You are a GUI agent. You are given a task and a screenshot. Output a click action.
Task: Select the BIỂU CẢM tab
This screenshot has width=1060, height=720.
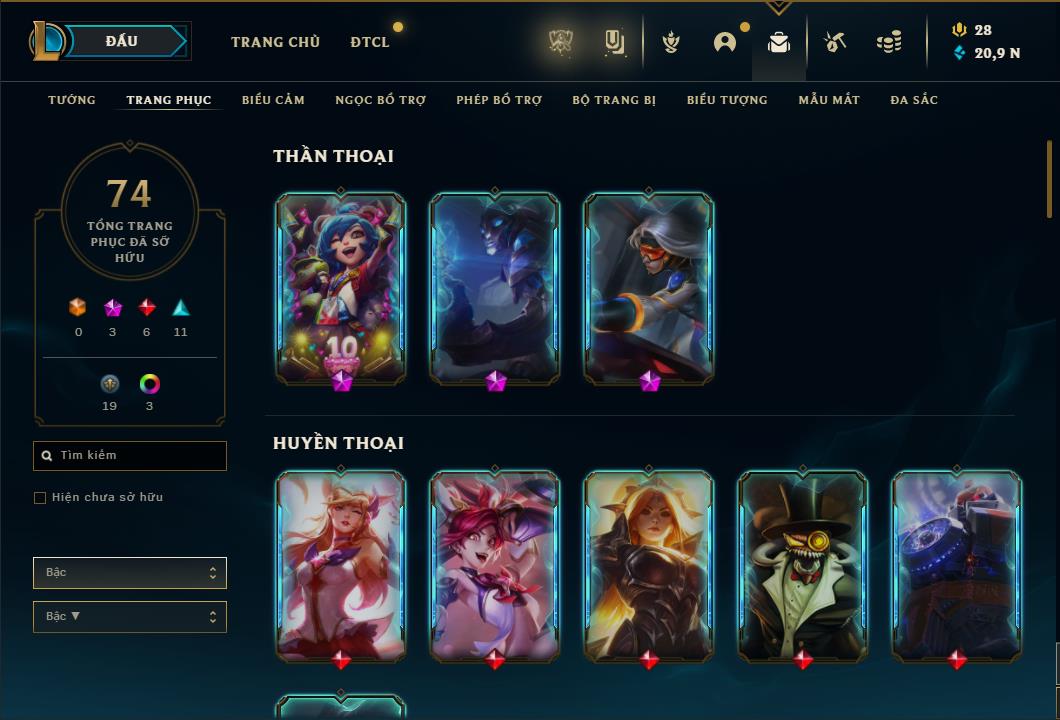click(x=273, y=100)
